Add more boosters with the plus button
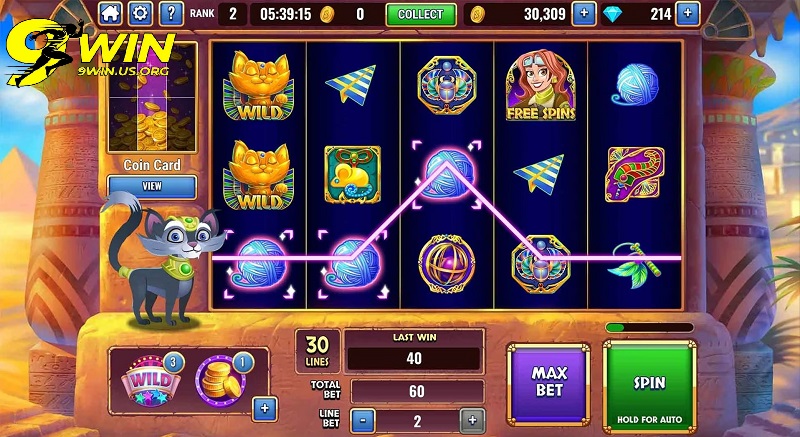Viewport: 800px width, 437px height. pos(264,407)
